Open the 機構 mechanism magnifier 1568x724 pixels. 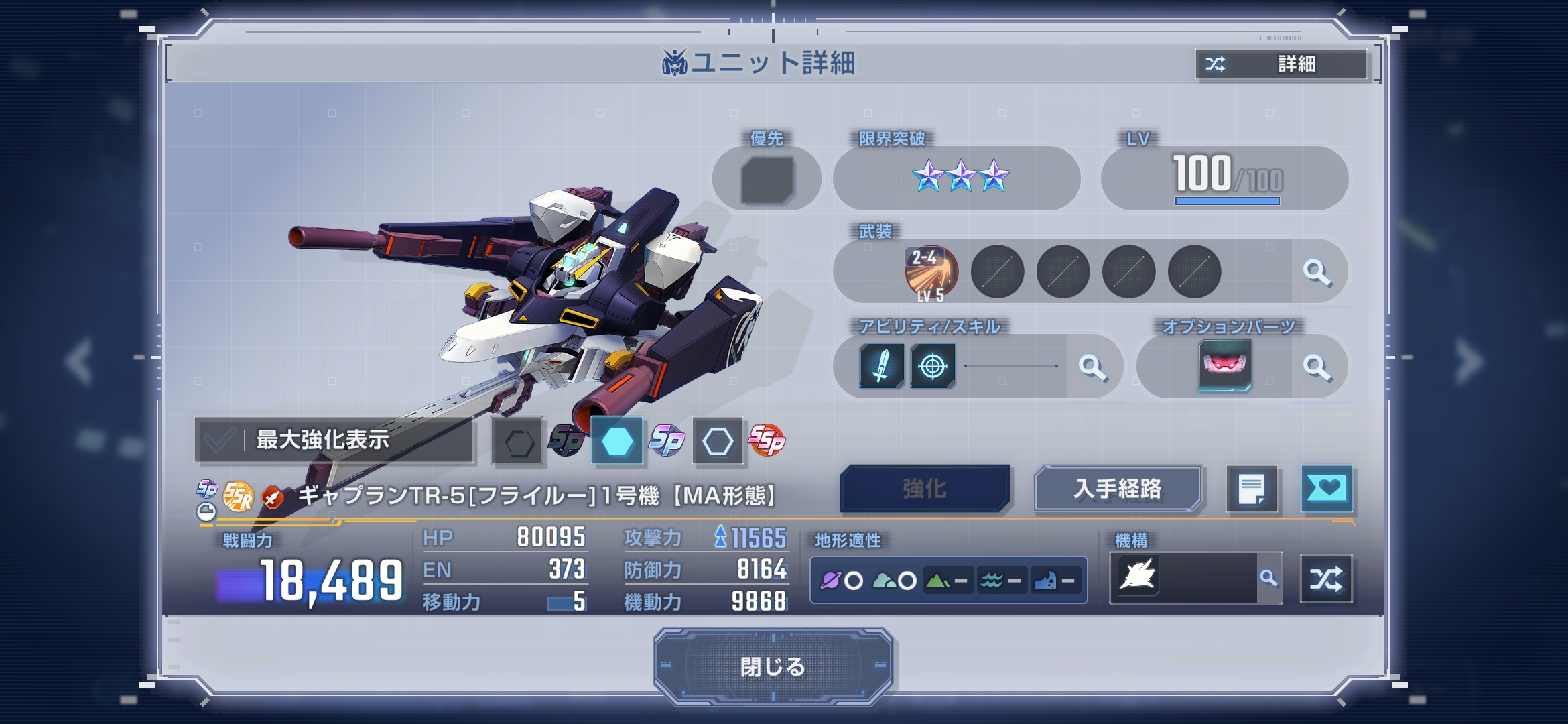[x=1268, y=578]
